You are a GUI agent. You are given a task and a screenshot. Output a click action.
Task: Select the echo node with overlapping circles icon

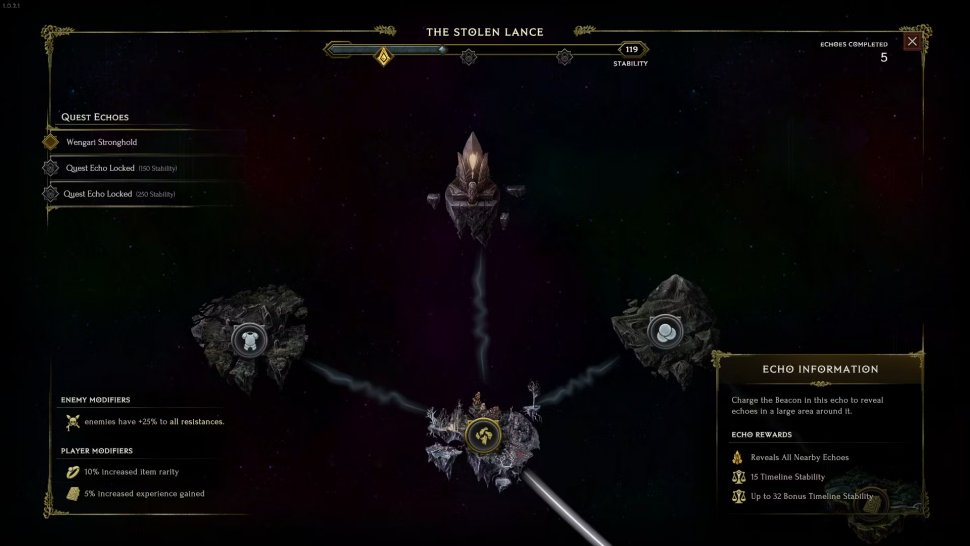click(x=663, y=332)
